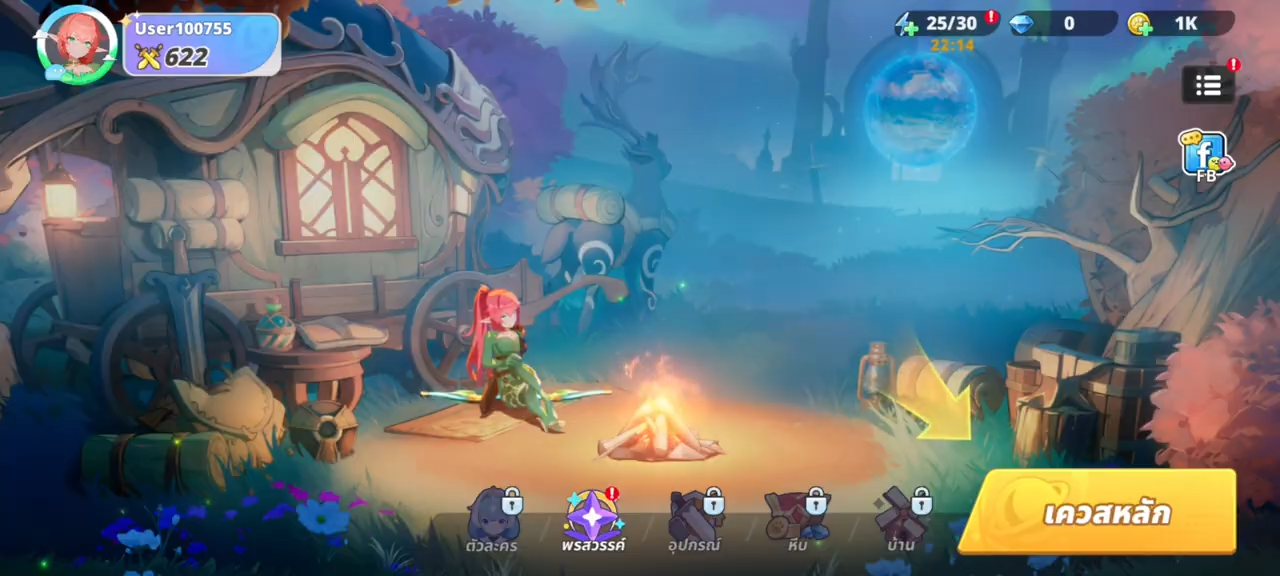The image size is (1280, 576).
Task: Open the พรสวรรค์ talent star tab
Action: 593,520
